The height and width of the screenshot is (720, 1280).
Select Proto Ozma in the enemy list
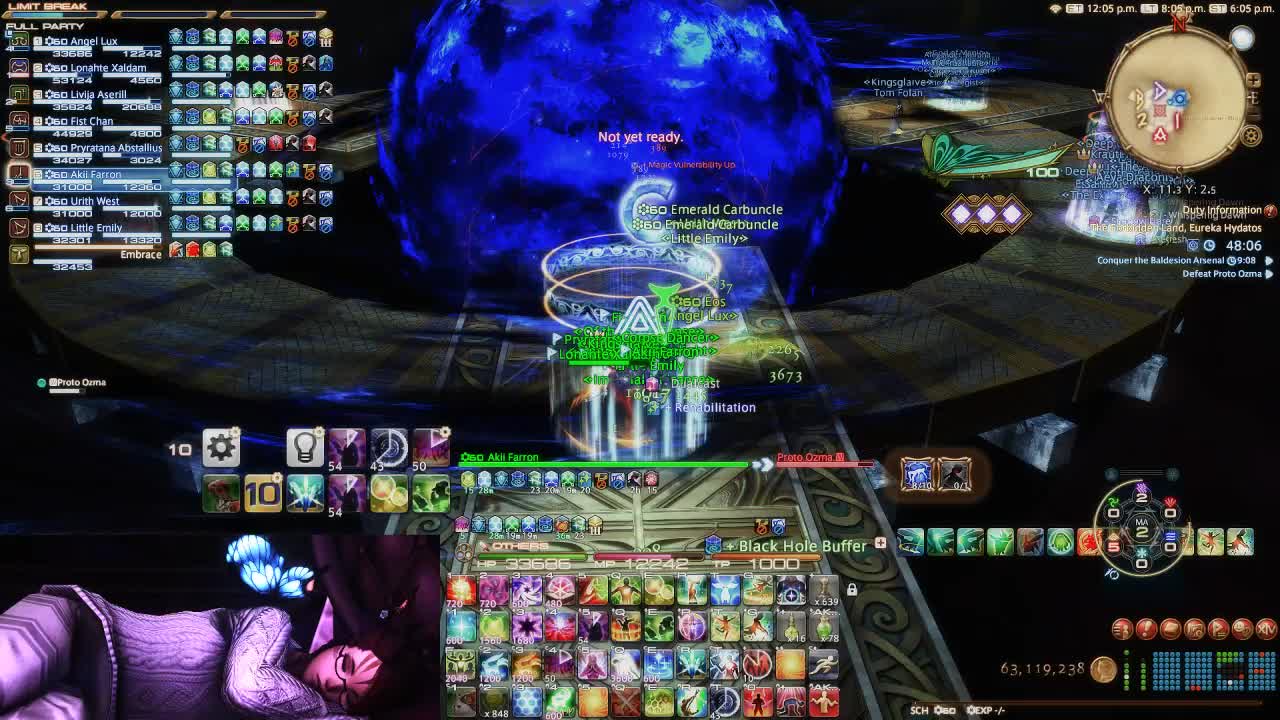[80, 382]
